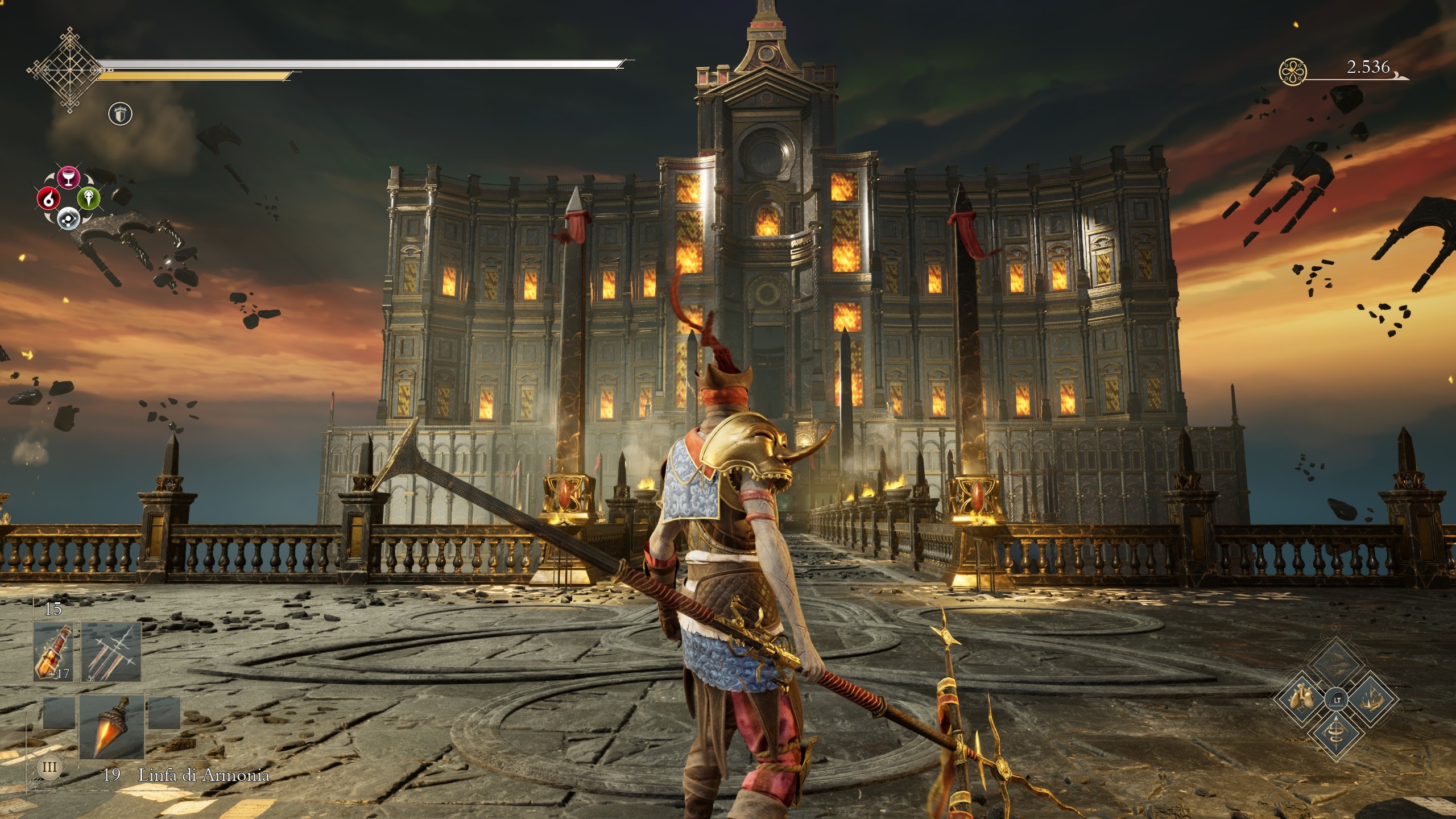Image resolution: width=1456 pixels, height=819 pixels.
Task: Click the crowned shield status icon
Action: tap(120, 115)
